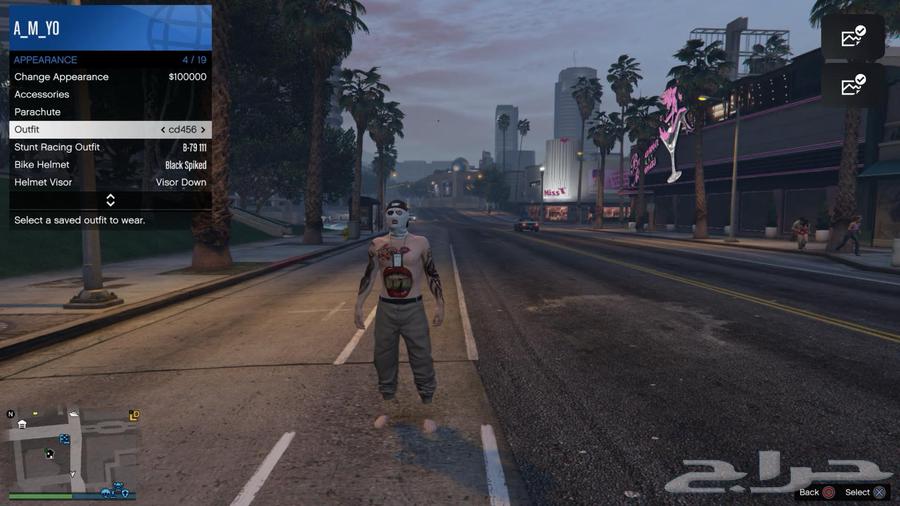Click the top image overlay button

pyautogui.click(x=853, y=37)
